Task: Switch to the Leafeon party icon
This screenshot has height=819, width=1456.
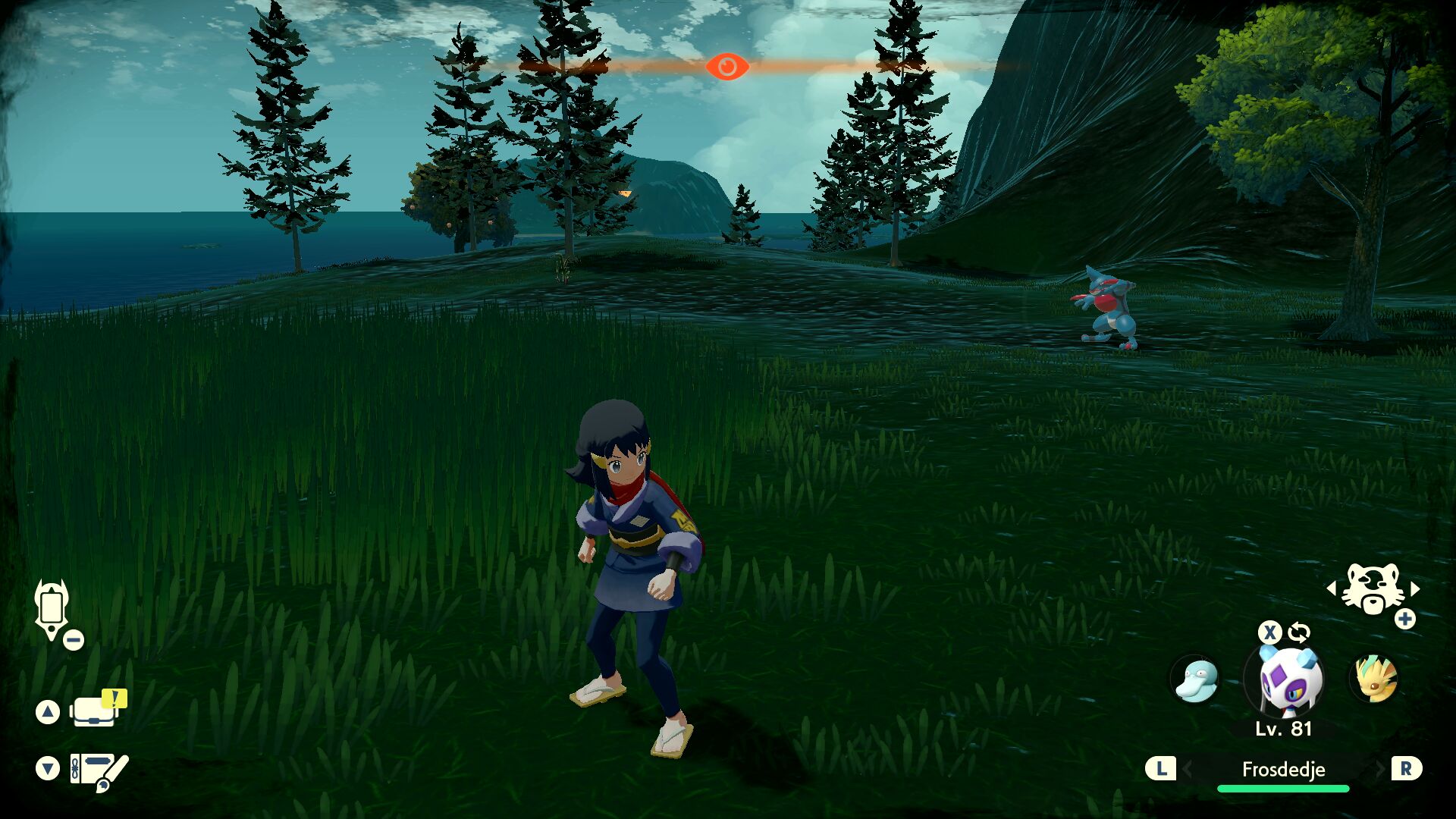Action: [x=1374, y=679]
